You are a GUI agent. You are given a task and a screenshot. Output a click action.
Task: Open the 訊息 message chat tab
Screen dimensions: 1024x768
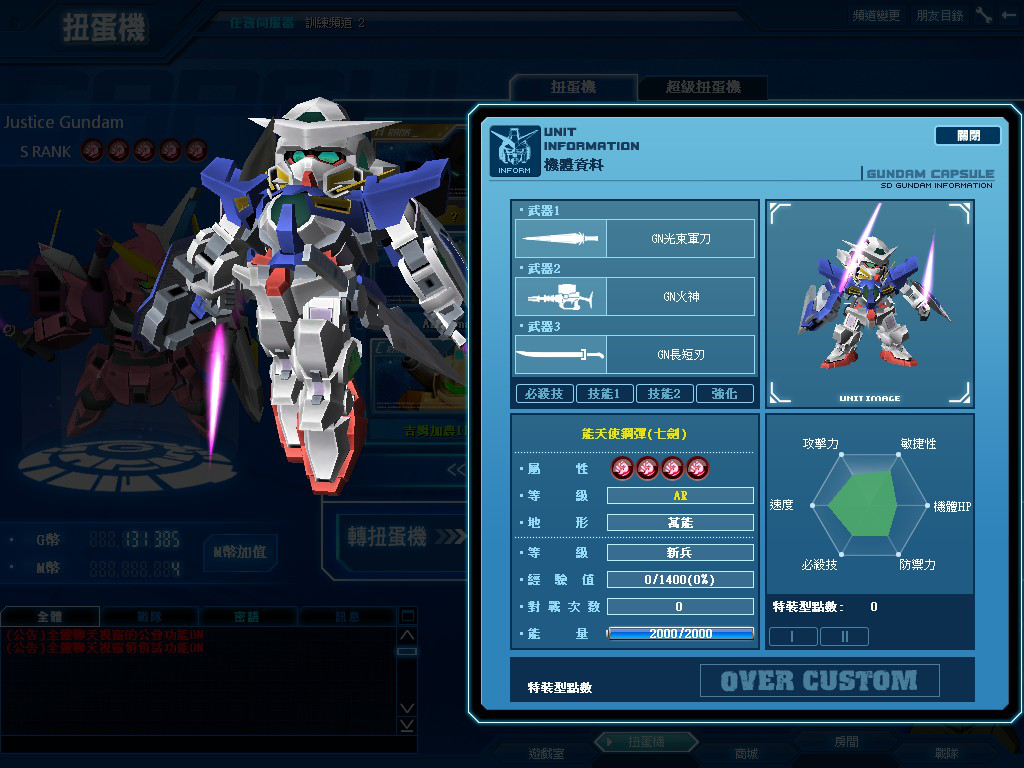pos(347,617)
